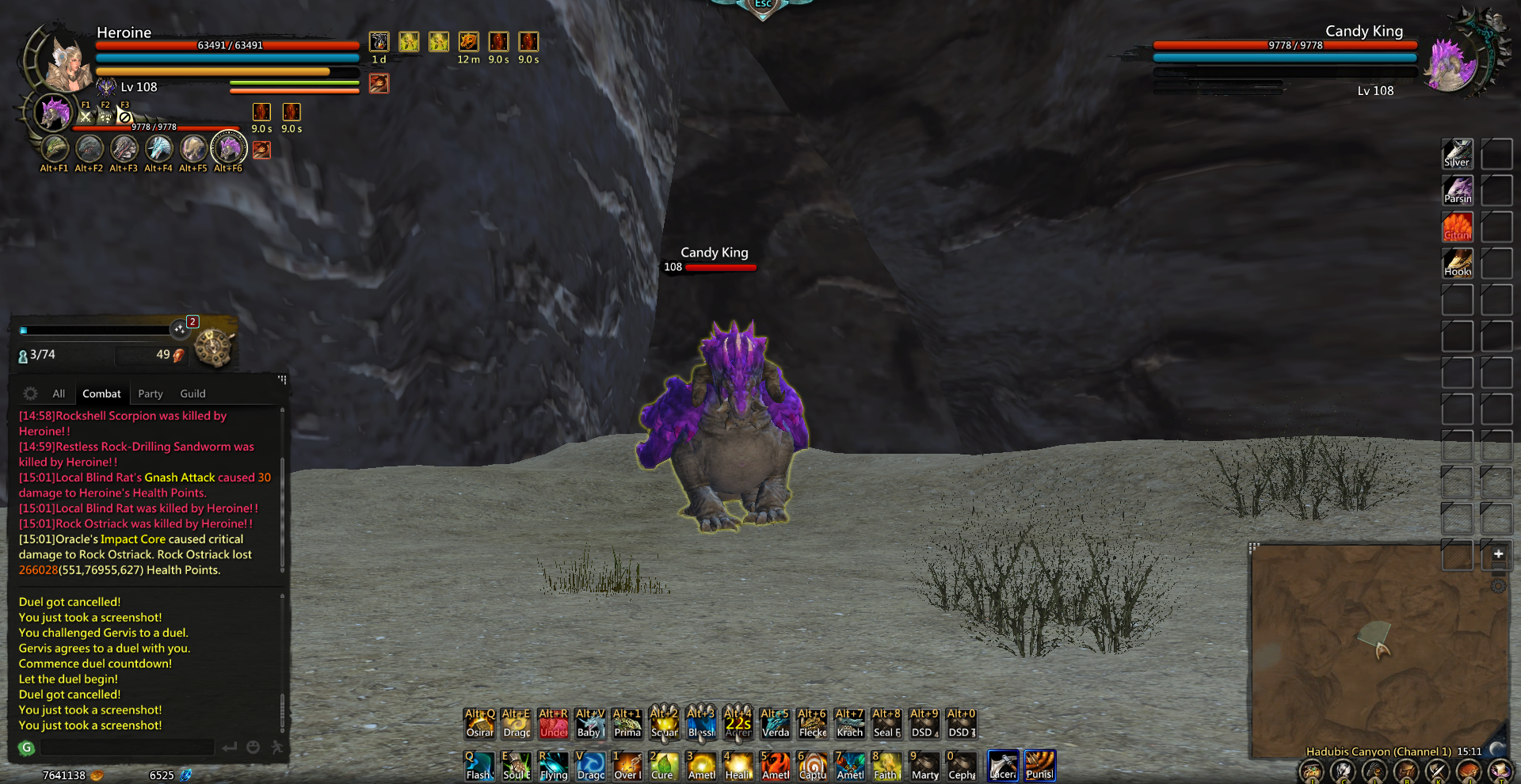Click the chat text input field

(127, 748)
